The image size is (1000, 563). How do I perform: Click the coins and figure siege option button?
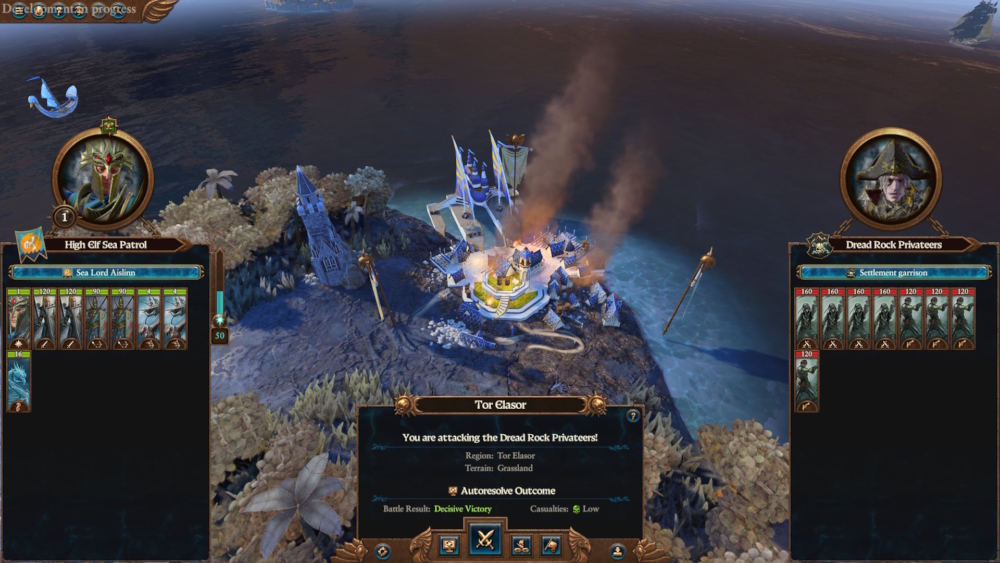pyautogui.click(x=521, y=545)
